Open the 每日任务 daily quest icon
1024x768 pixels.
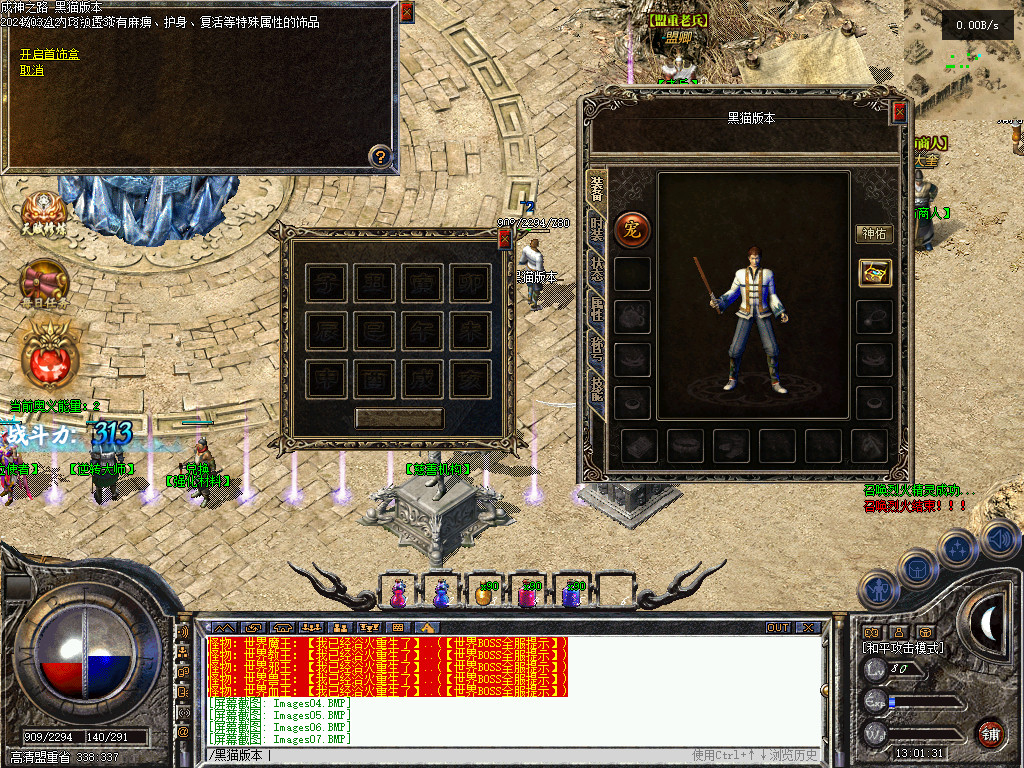point(45,282)
